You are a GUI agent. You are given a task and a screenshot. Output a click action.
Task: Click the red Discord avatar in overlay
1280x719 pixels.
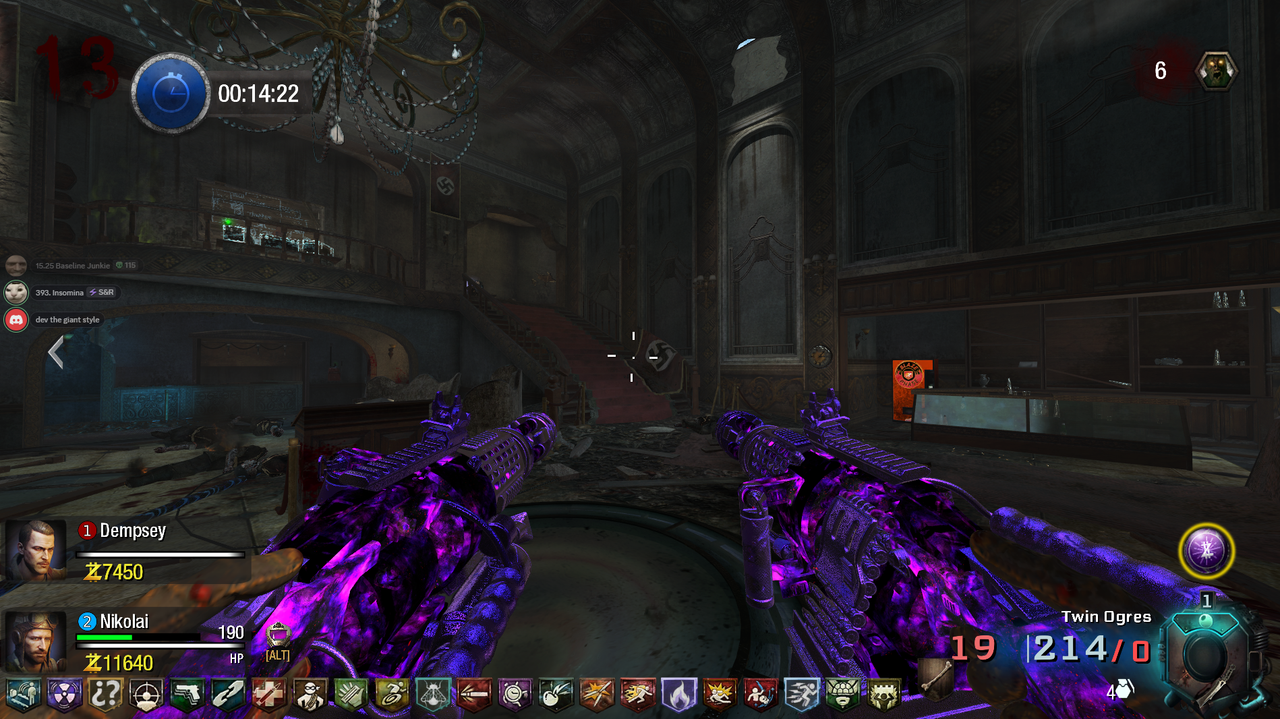click(15, 320)
